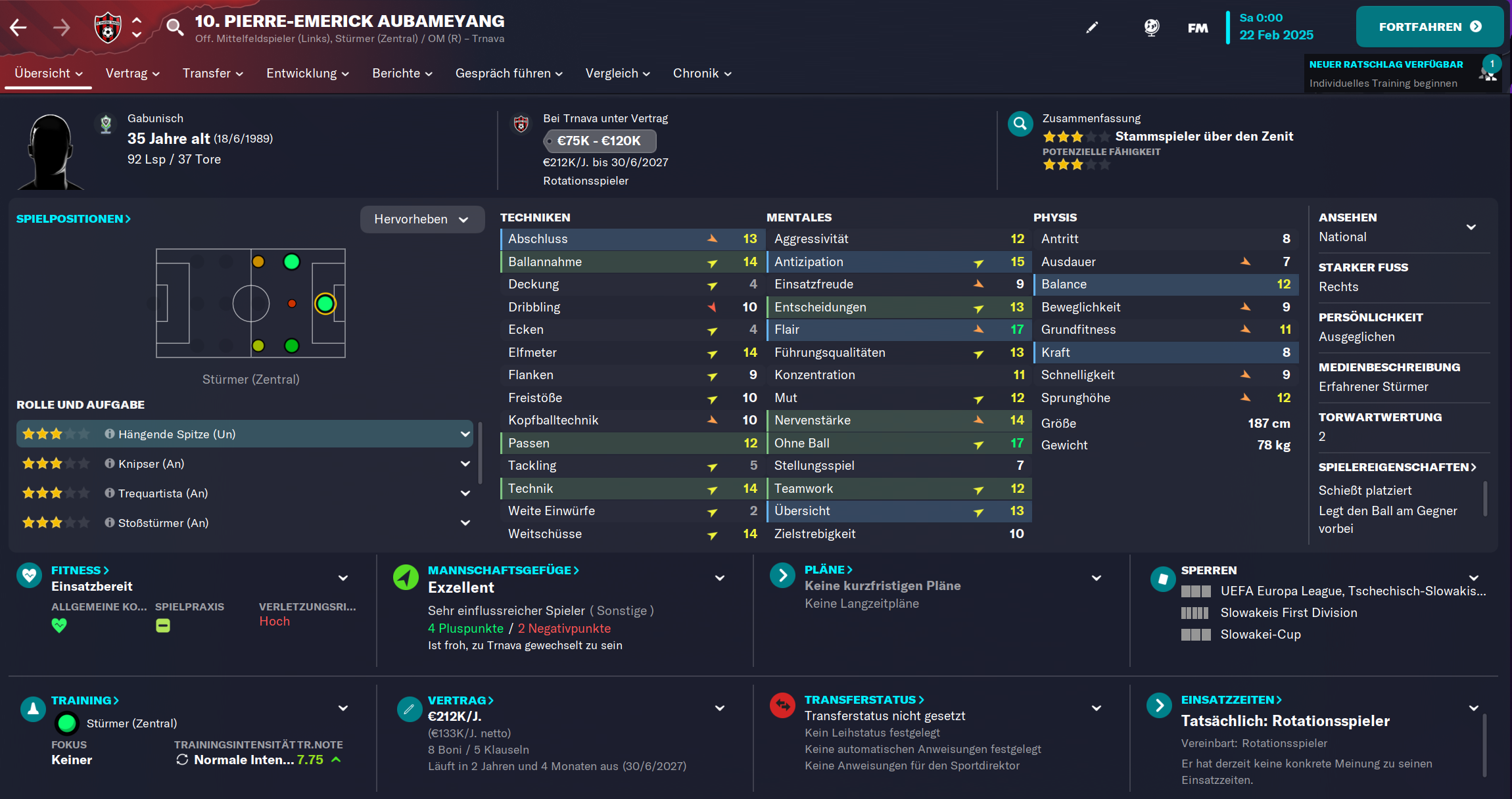Image resolution: width=1512 pixels, height=799 pixels.
Task: Click the striker position circle on pitch diagram
Action: [x=325, y=303]
